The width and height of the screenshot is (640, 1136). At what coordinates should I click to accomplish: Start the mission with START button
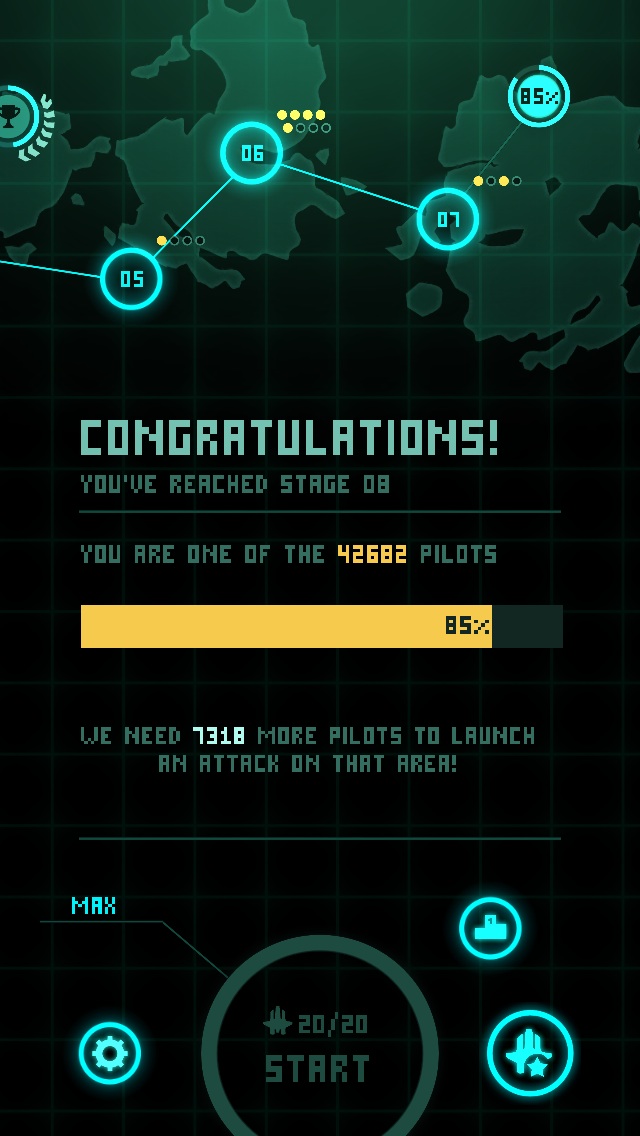pyautogui.click(x=319, y=1050)
